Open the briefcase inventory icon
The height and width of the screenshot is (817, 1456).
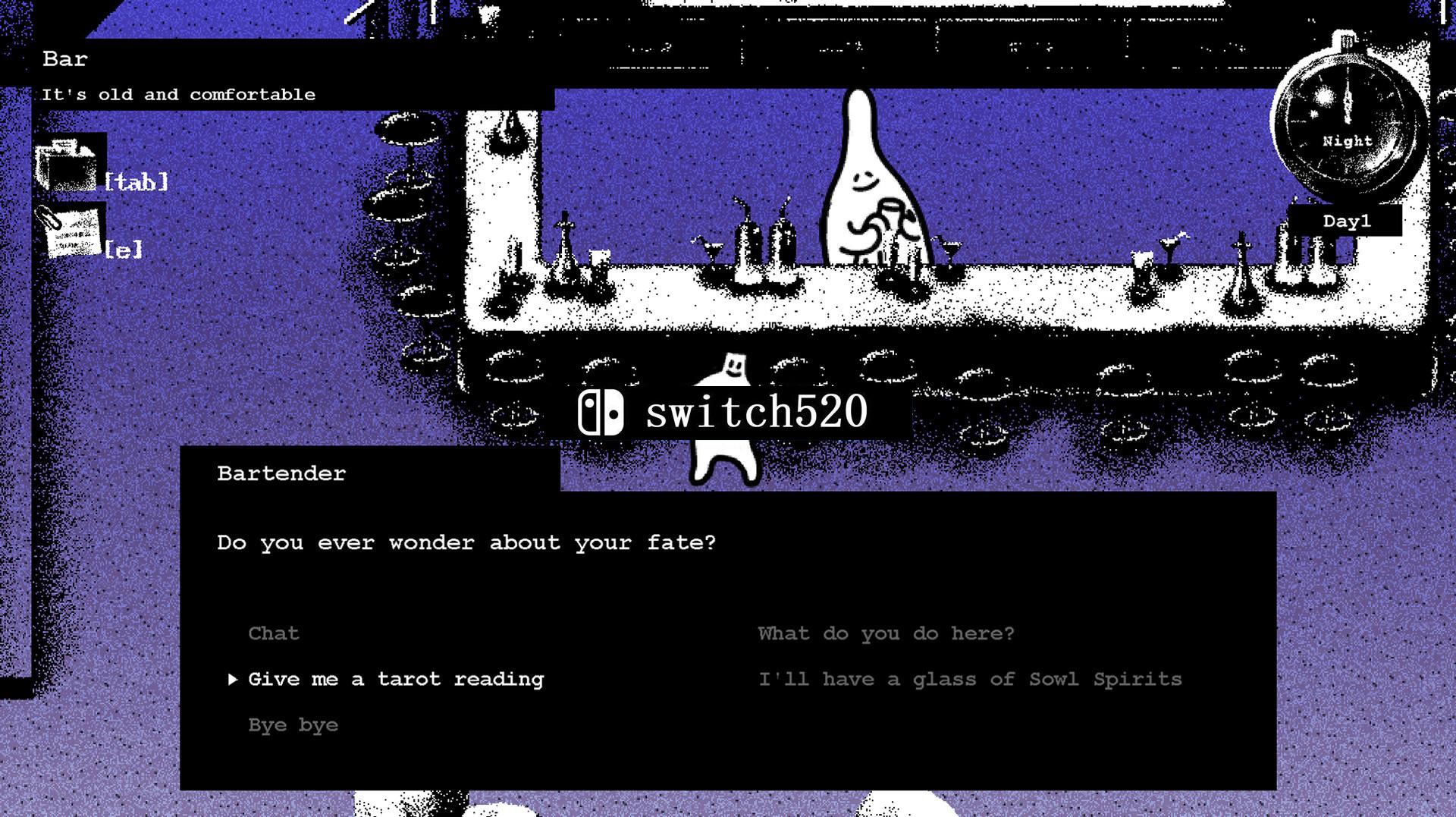(x=67, y=165)
